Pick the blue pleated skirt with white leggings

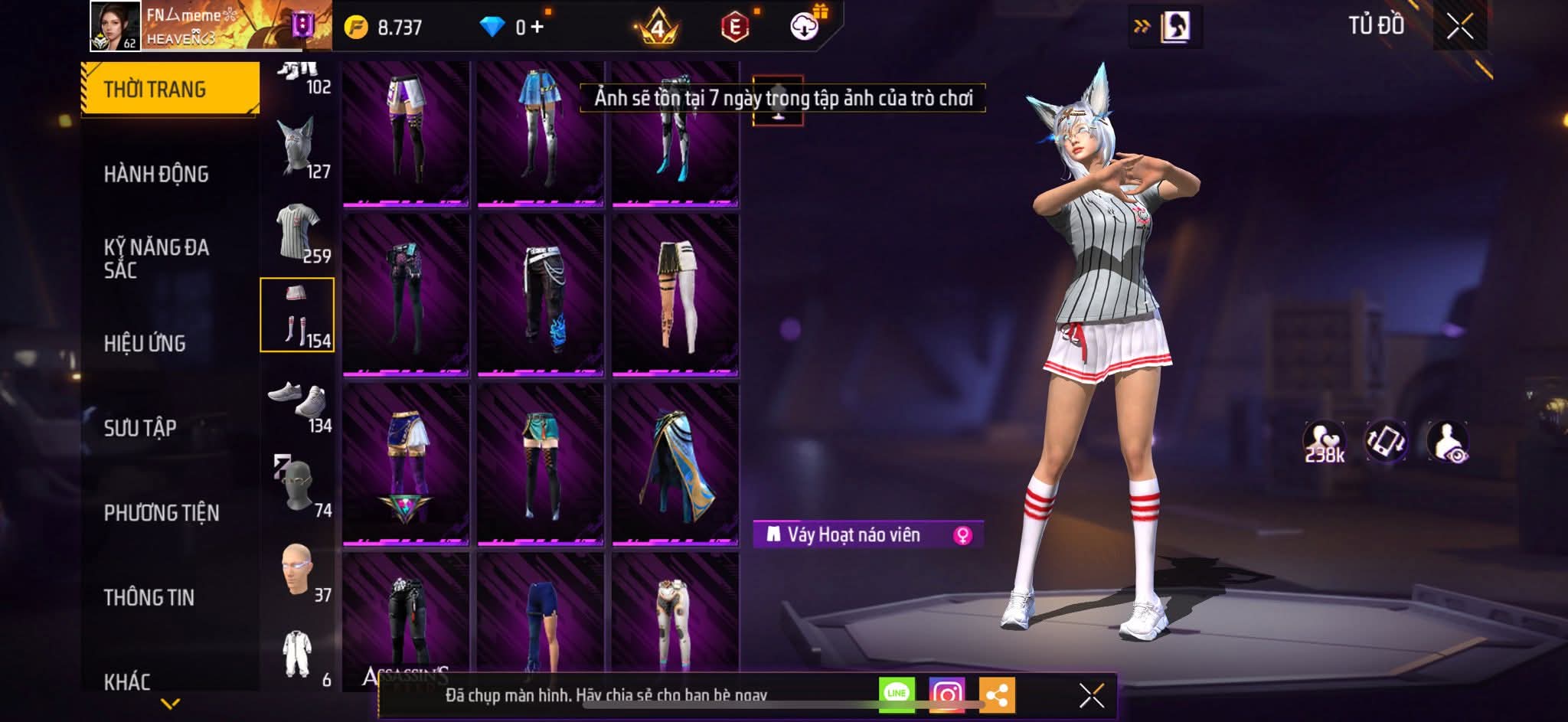click(540, 132)
